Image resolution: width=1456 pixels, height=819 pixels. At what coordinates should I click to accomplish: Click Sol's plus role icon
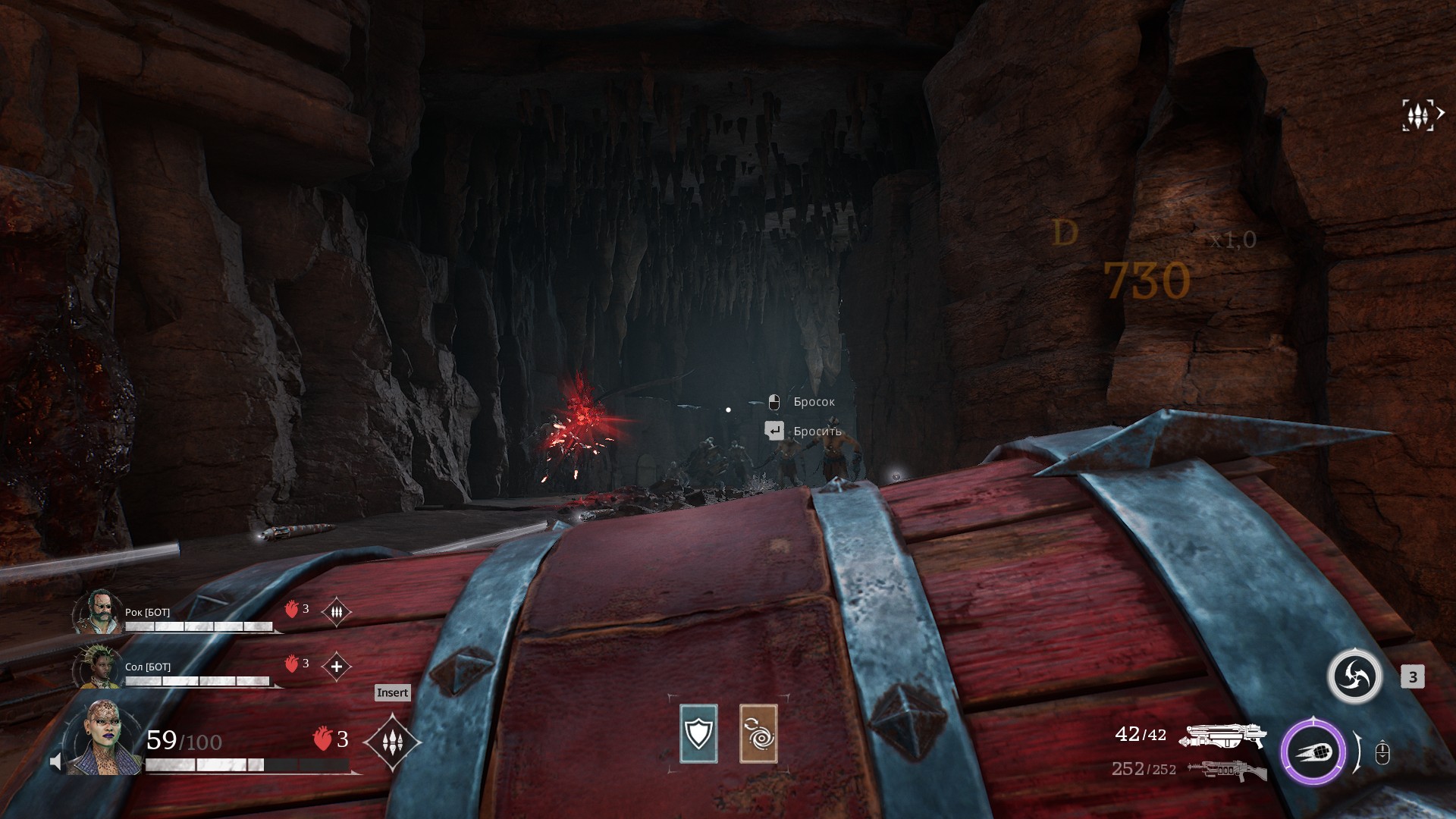(x=336, y=666)
